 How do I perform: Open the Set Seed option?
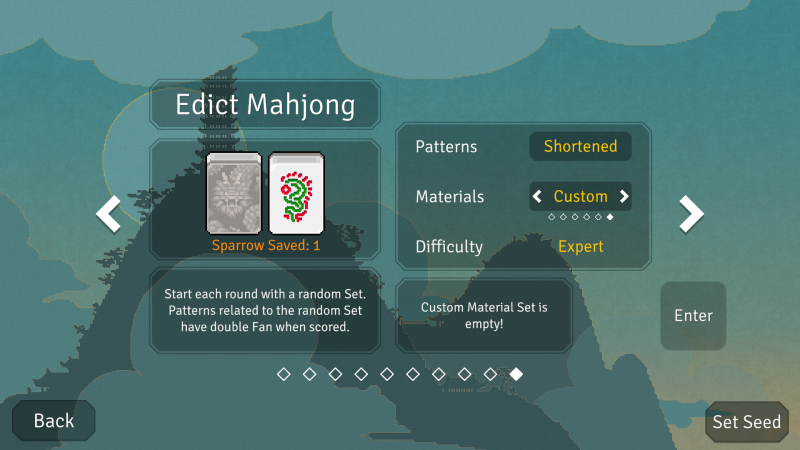pos(746,422)
